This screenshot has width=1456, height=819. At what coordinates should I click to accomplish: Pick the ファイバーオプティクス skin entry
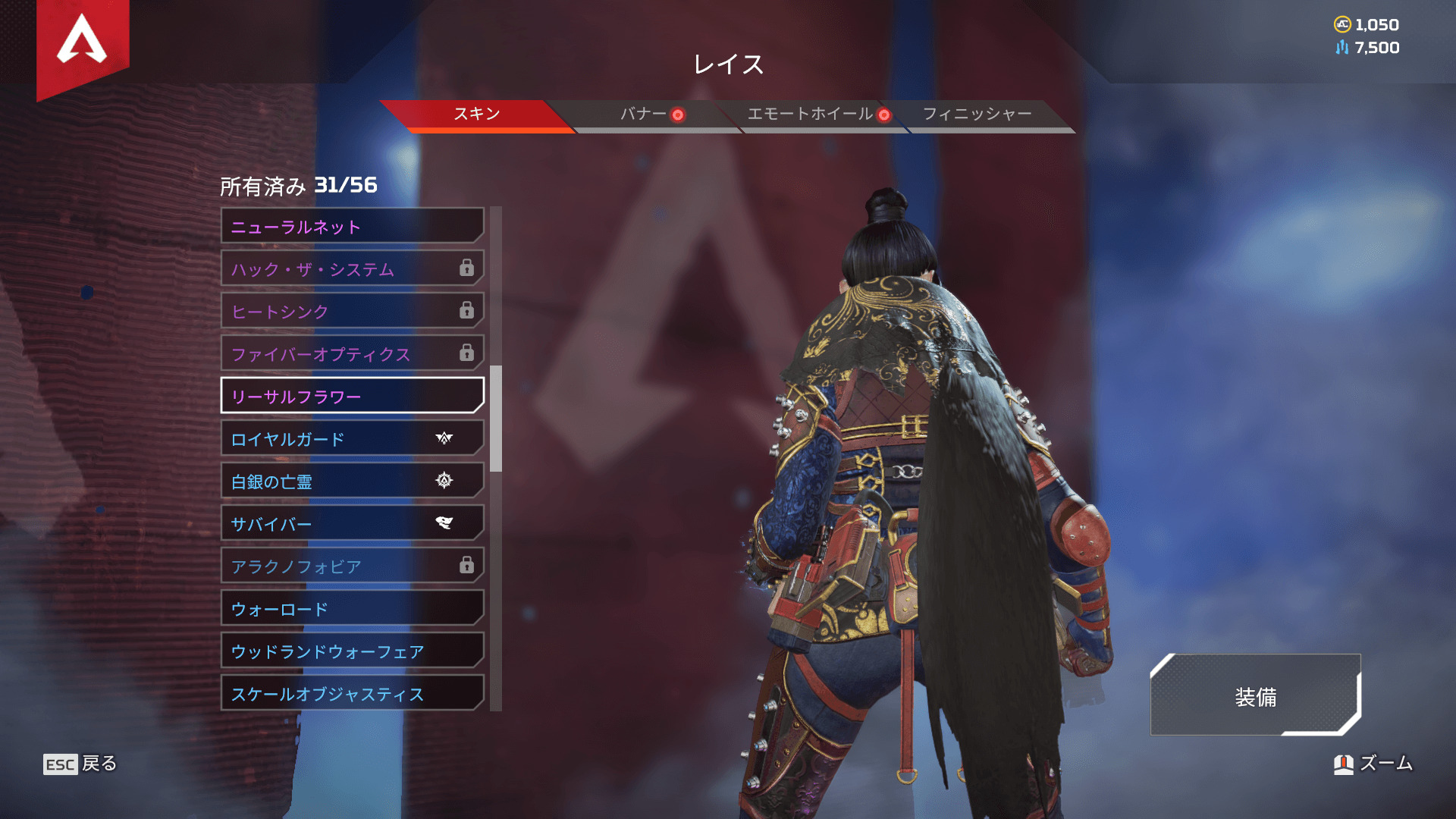[352, 353]
